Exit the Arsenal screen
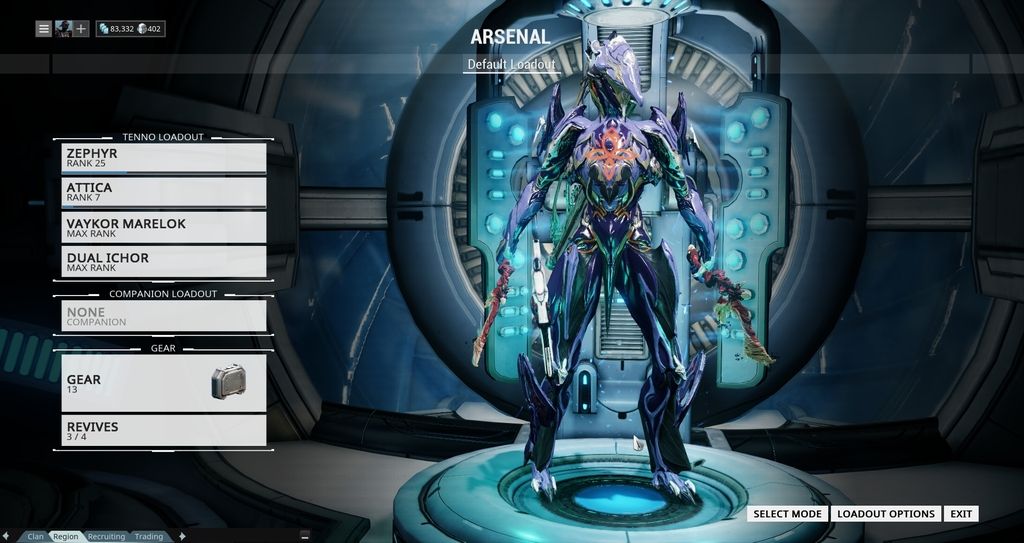This screenshot has width=1024, height=543. (961, 514)
